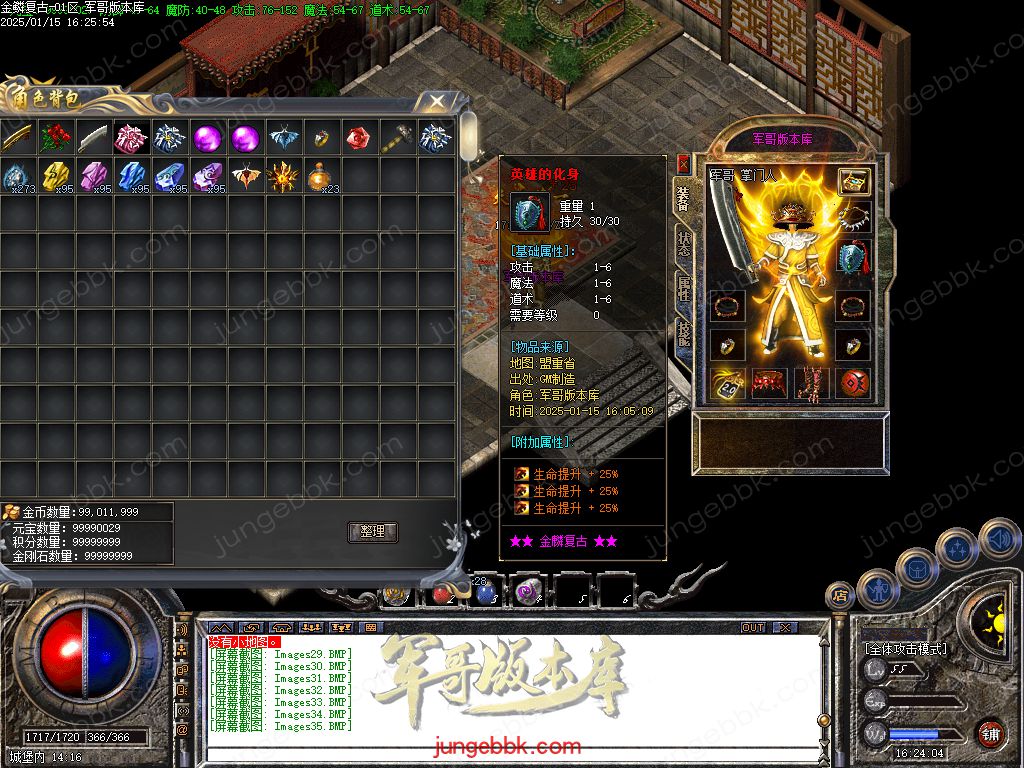Select the red roses bouquet in backpack
1024x768 pixels.
click(x=56, y=138)
